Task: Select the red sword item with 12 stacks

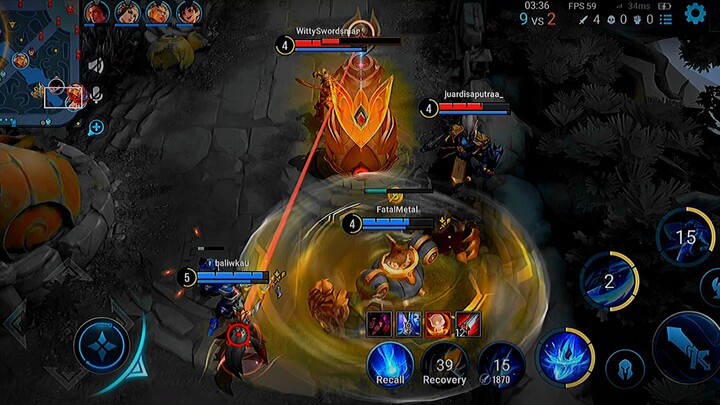Action: 469,323
